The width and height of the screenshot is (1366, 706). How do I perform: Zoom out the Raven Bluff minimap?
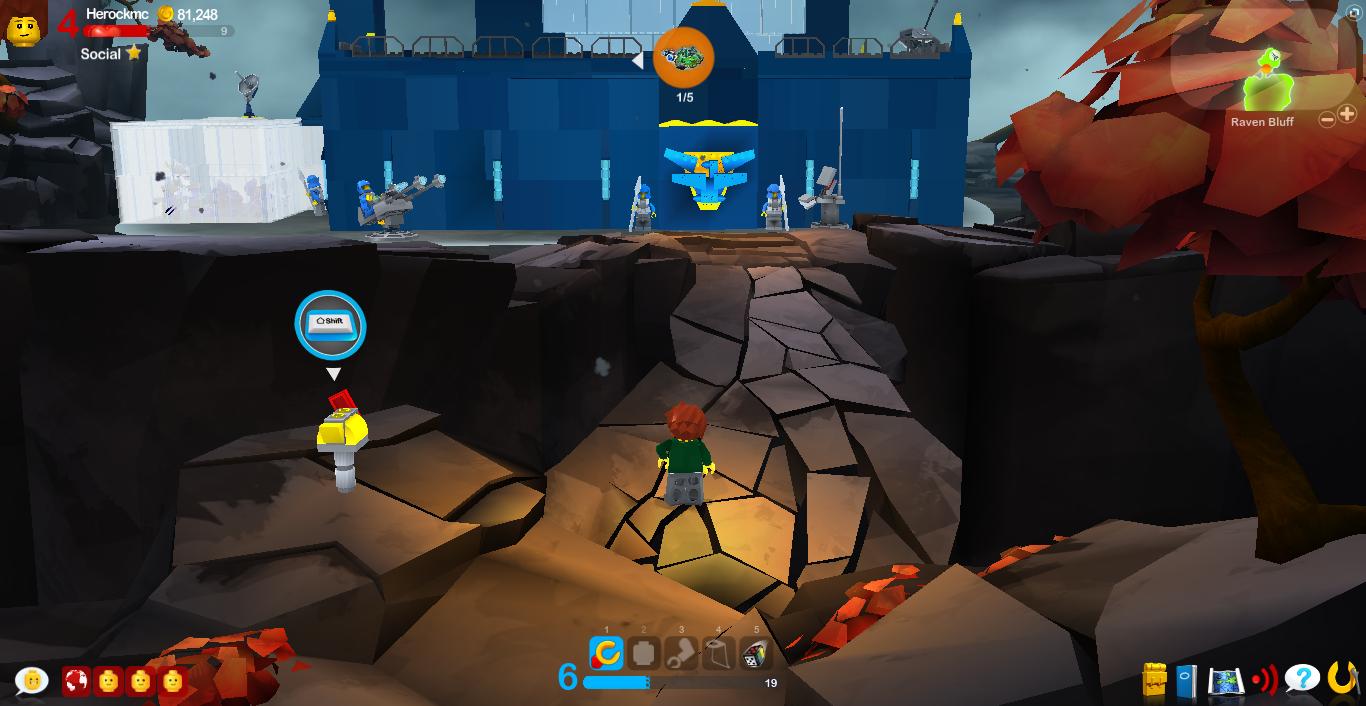point(1327,120)
